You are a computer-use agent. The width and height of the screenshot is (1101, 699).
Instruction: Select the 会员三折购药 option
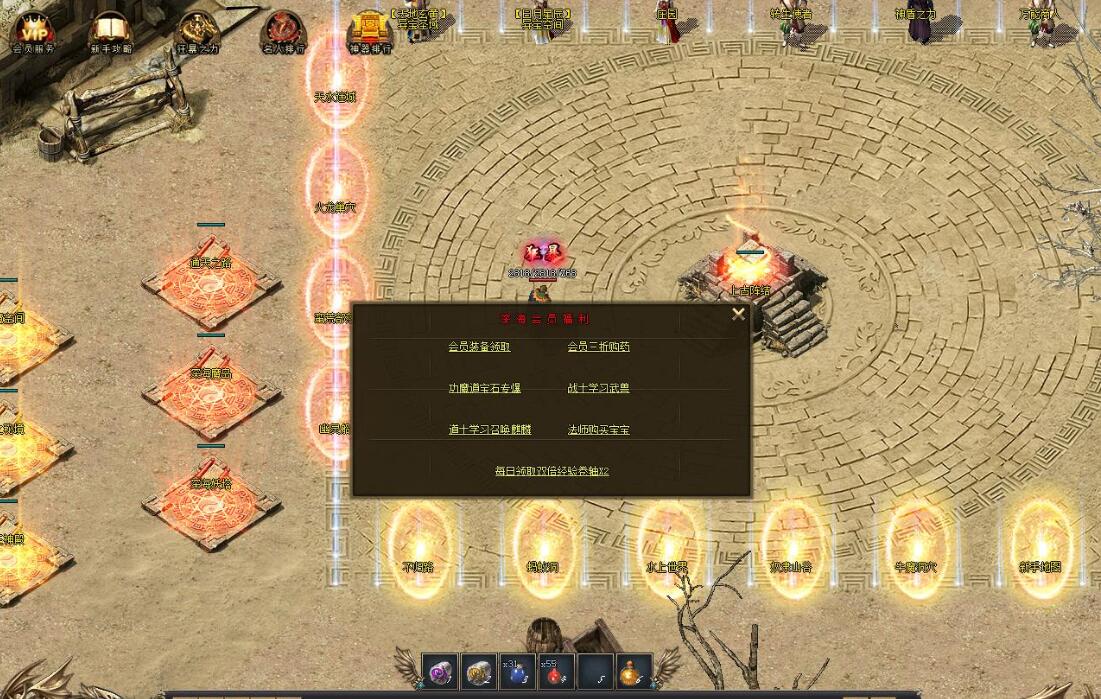tap(598, 347)
